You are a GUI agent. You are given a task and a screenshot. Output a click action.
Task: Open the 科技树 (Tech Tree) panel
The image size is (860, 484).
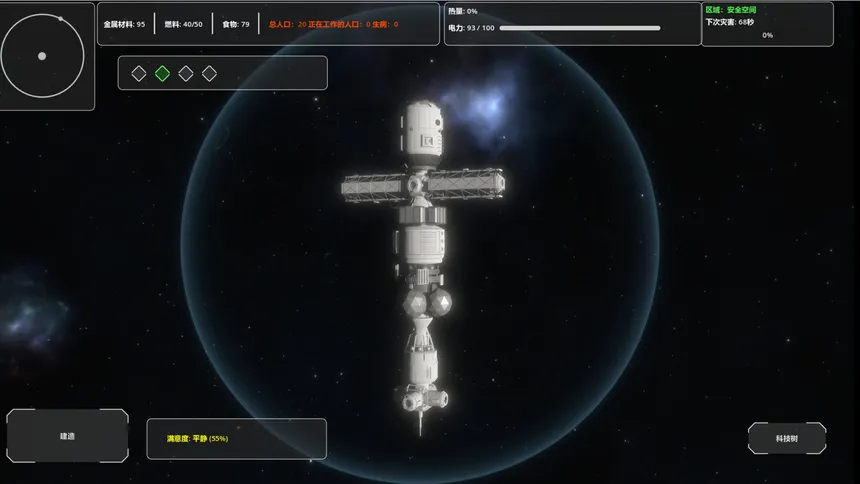[787, 438]
